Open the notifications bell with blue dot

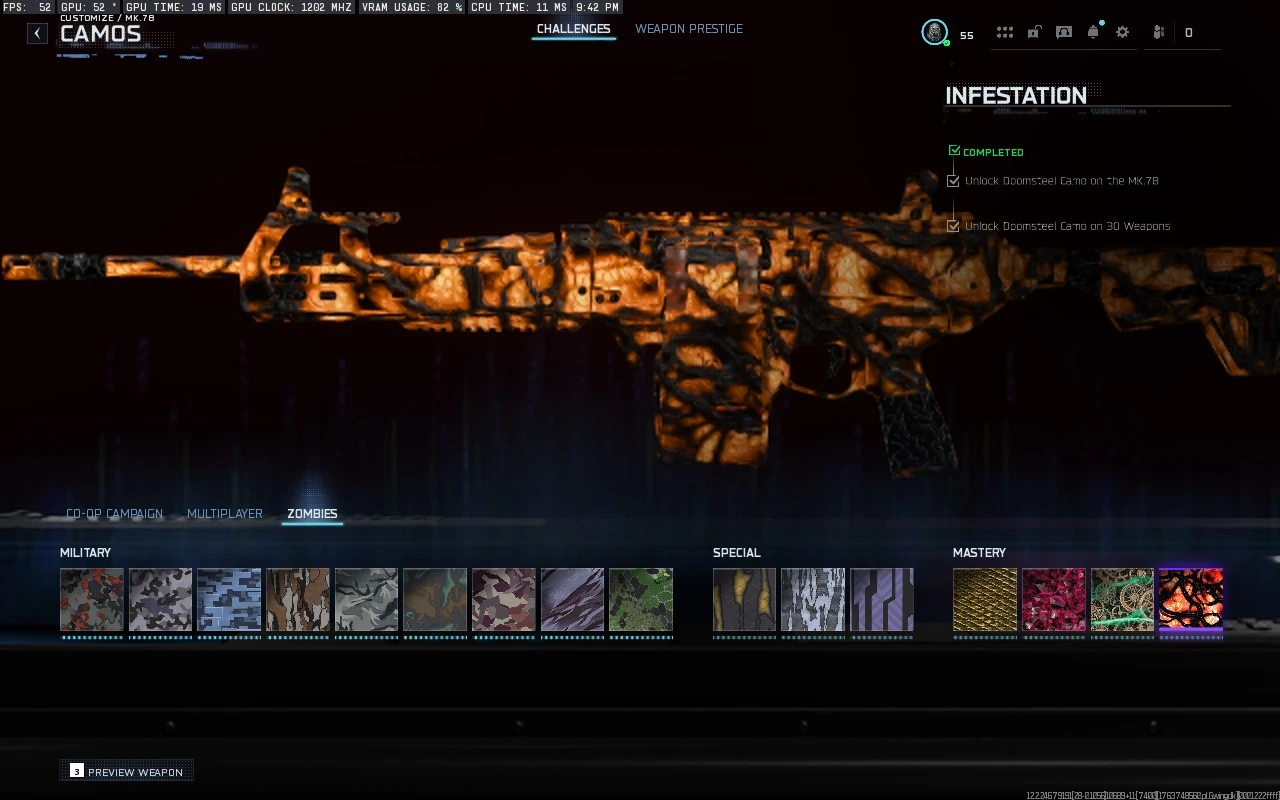1093,31
